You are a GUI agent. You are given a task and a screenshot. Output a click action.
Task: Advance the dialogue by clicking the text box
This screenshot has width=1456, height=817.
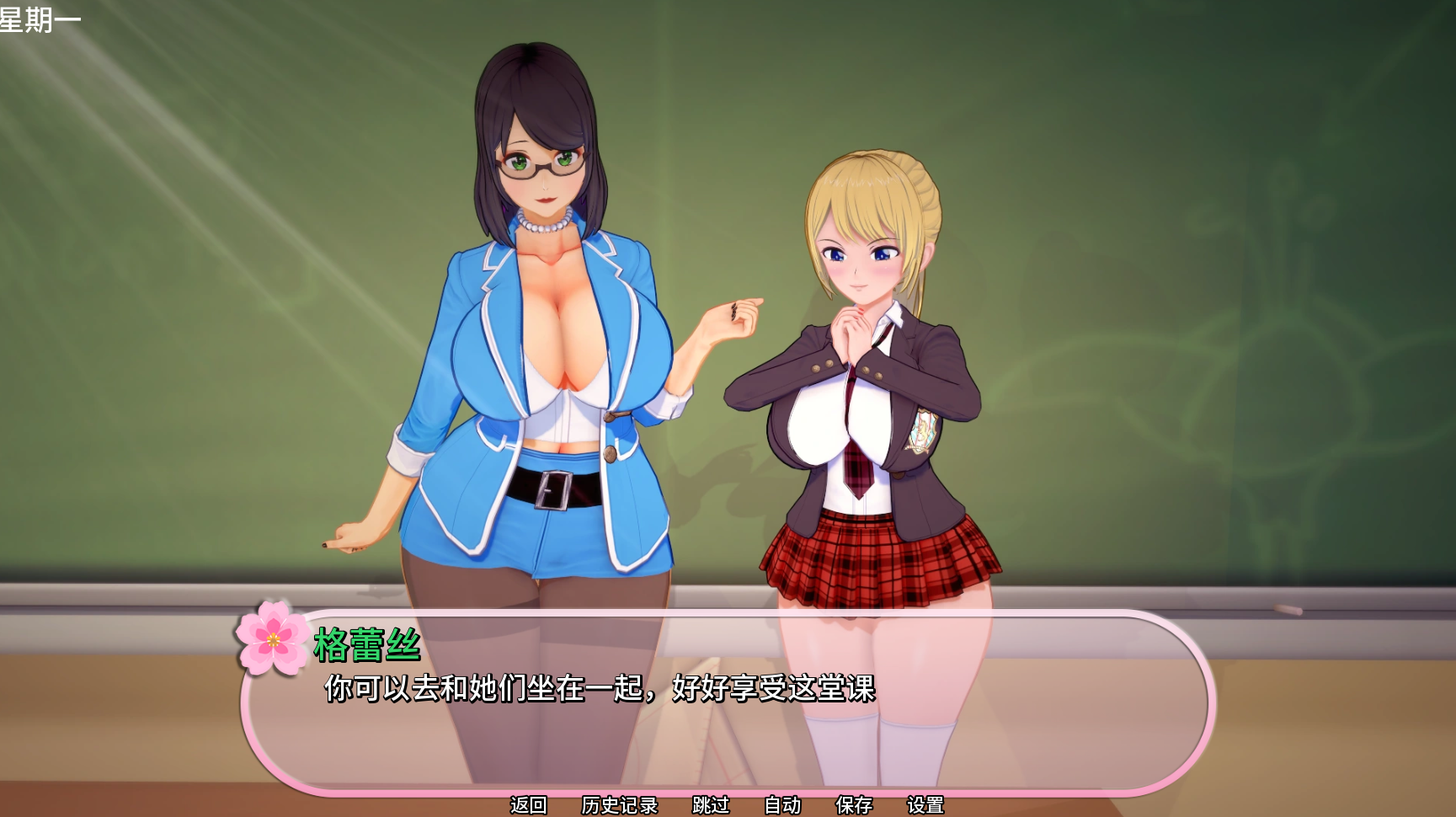(x=724, y=724)
